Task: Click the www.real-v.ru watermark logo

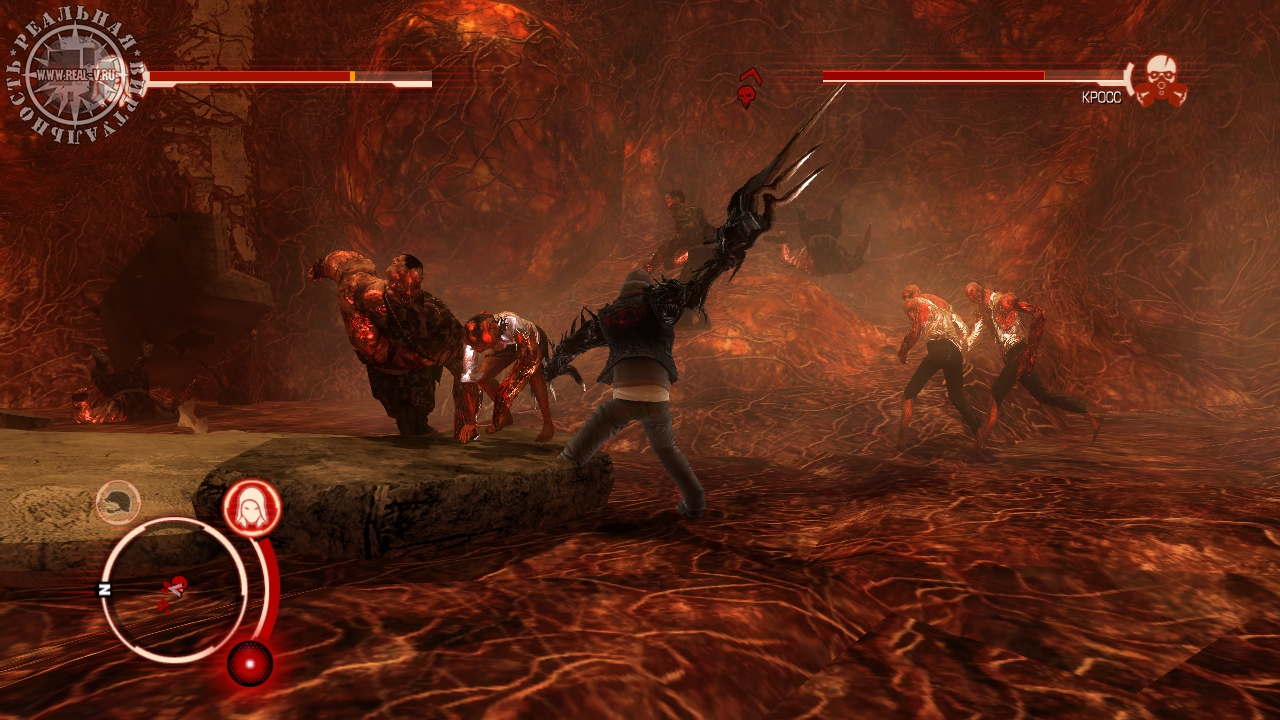Action: 76,76
